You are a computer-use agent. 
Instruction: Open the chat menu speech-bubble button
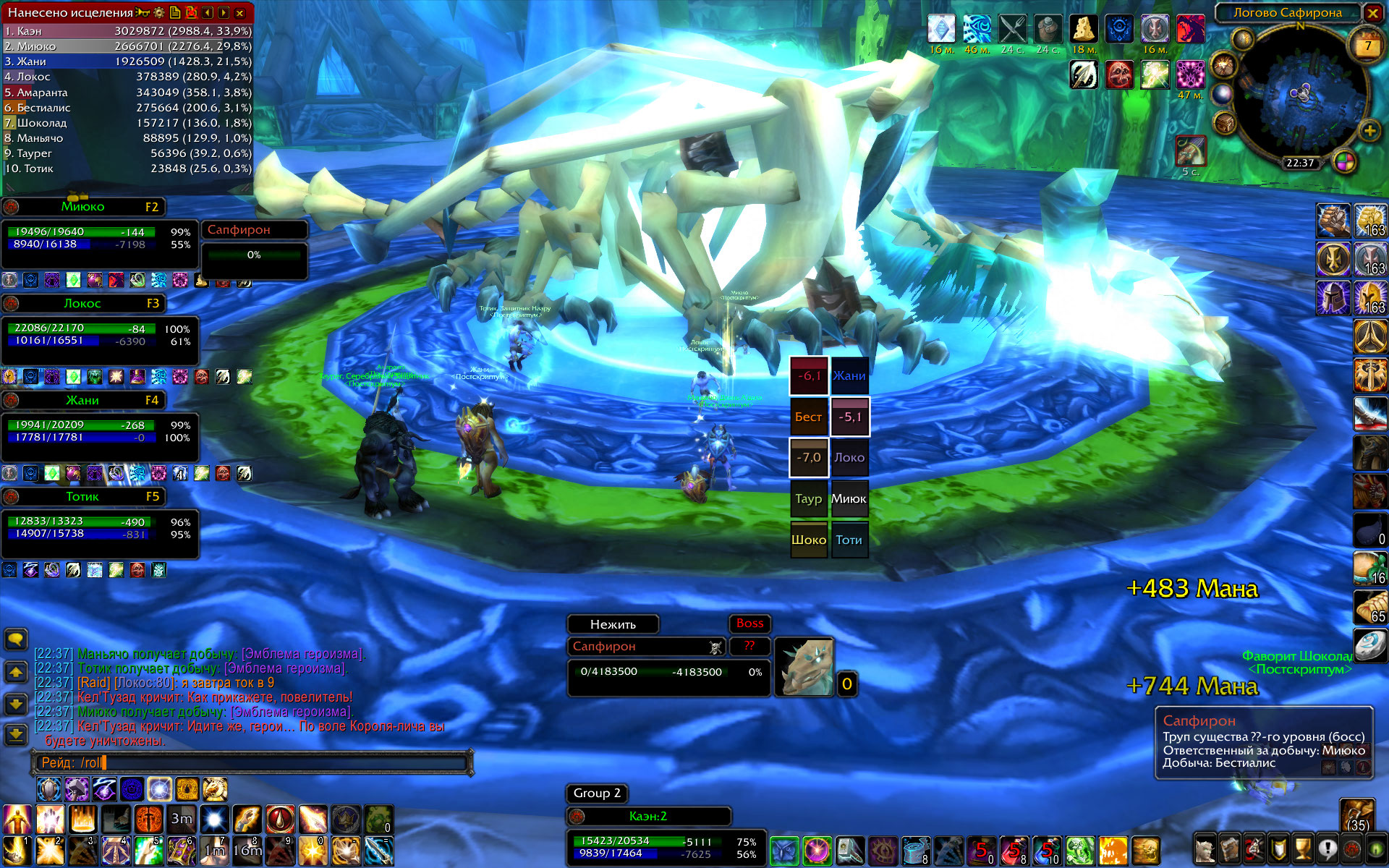16,639
